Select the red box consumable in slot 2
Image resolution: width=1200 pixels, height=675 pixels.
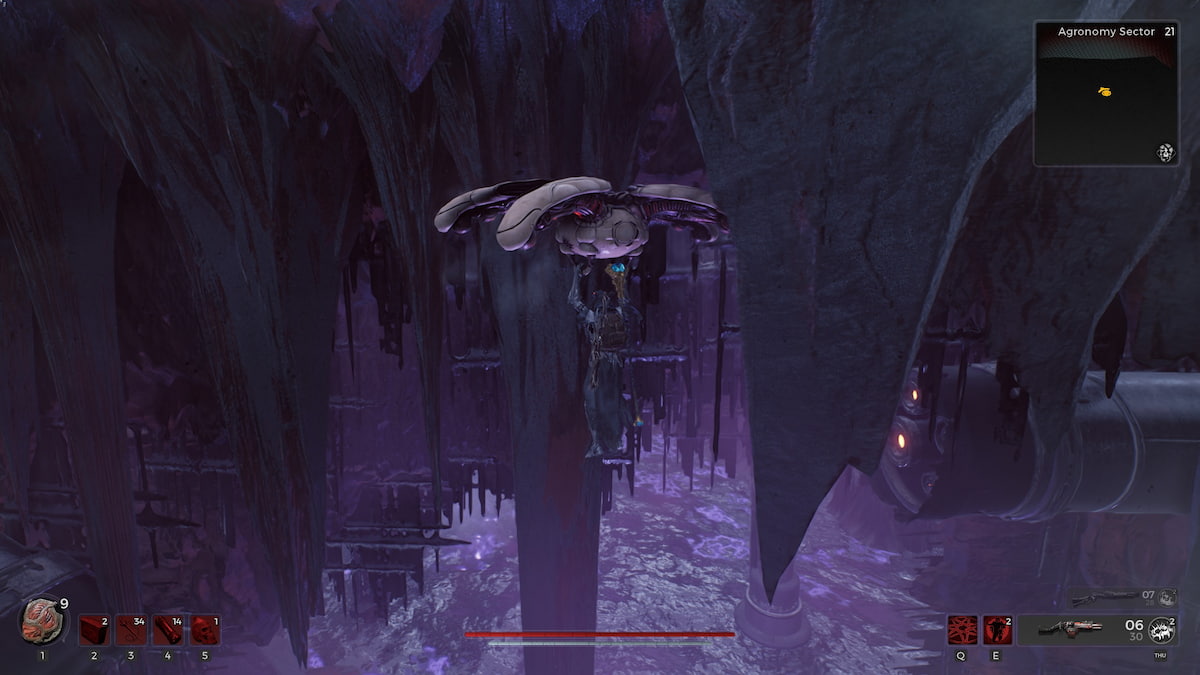[x=95, y=631]
